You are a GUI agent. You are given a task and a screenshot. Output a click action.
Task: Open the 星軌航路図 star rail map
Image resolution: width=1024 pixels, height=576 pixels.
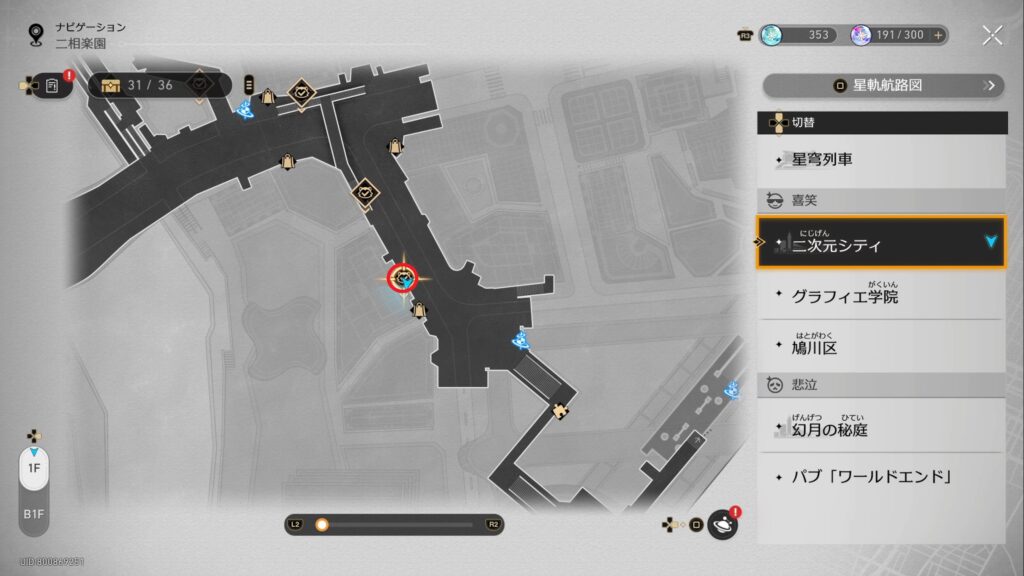click(x=883, y=86)
